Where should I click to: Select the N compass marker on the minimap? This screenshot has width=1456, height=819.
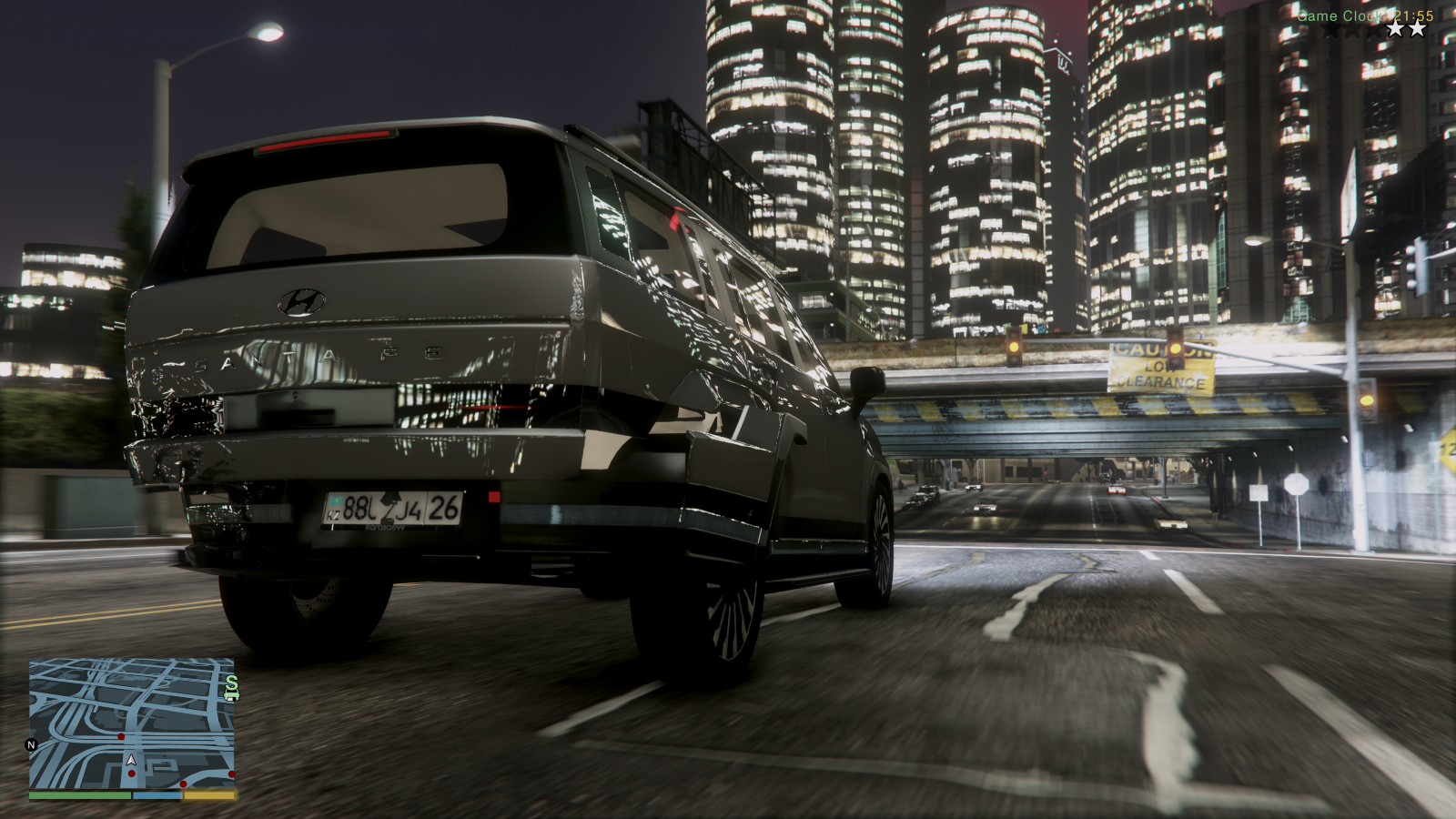31,744
